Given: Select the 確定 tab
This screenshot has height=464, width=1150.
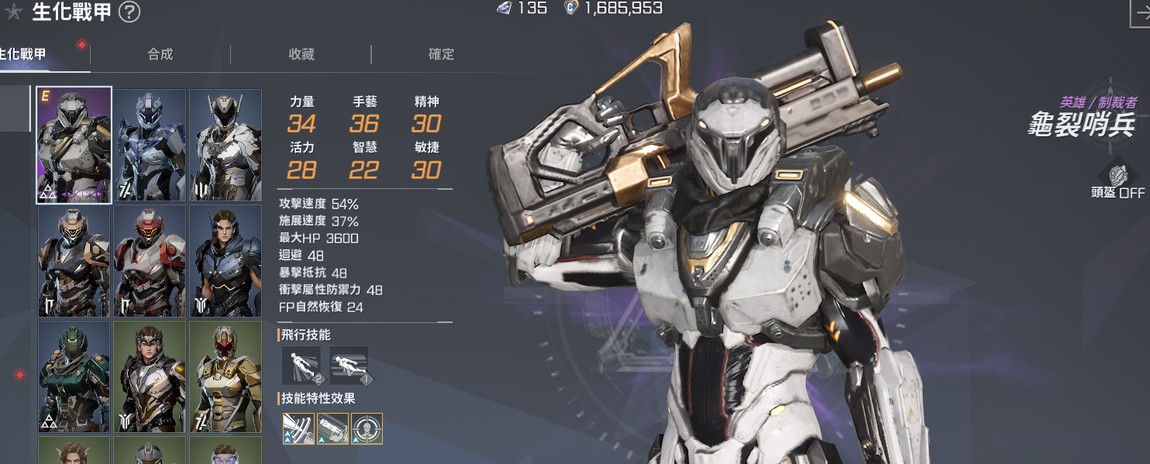Looking at the screenshot, I should (441, 54).
